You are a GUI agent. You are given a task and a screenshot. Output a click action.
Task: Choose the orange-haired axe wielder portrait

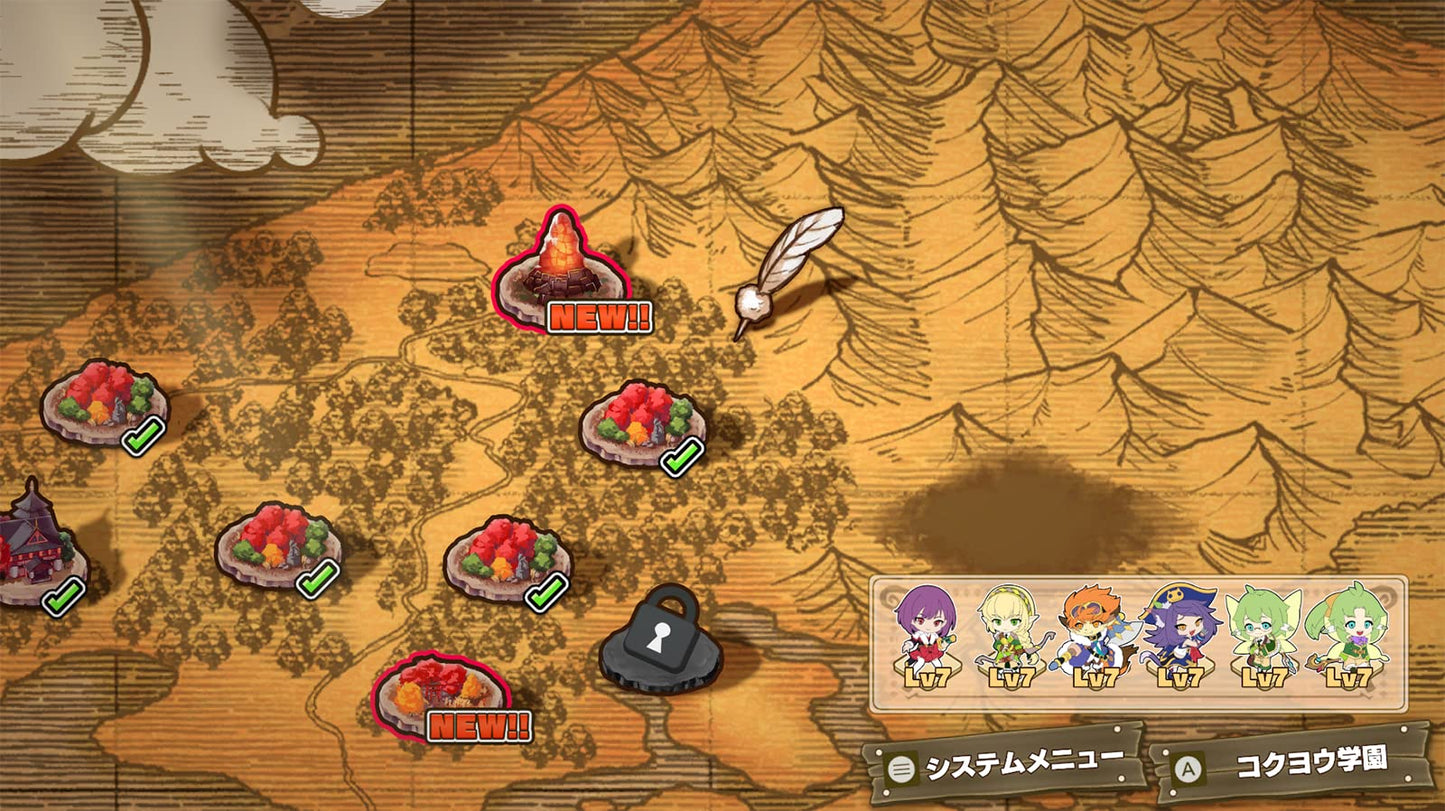[x=1095, y=635]
